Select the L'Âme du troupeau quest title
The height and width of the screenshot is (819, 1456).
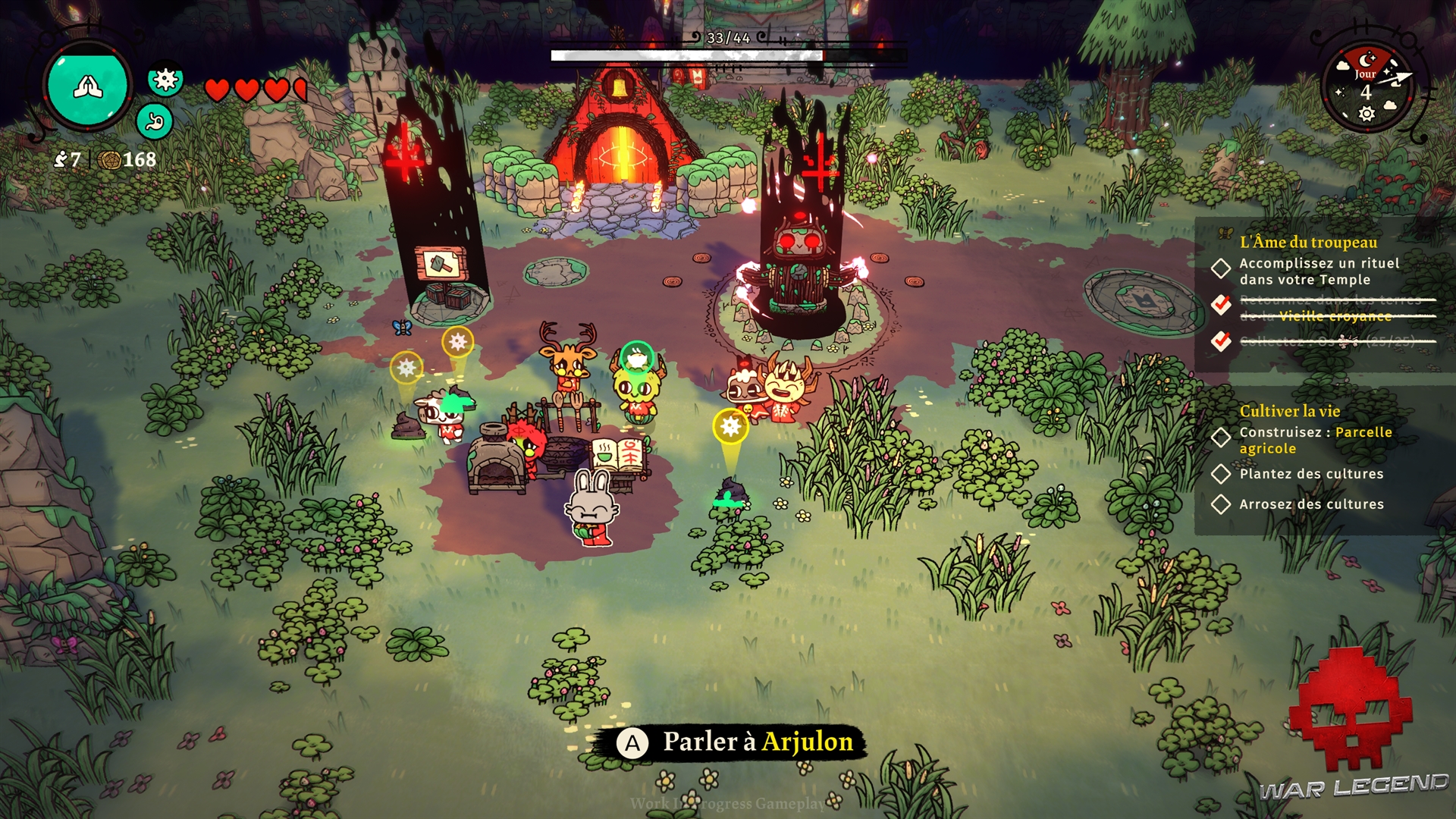coord(1308,242)
